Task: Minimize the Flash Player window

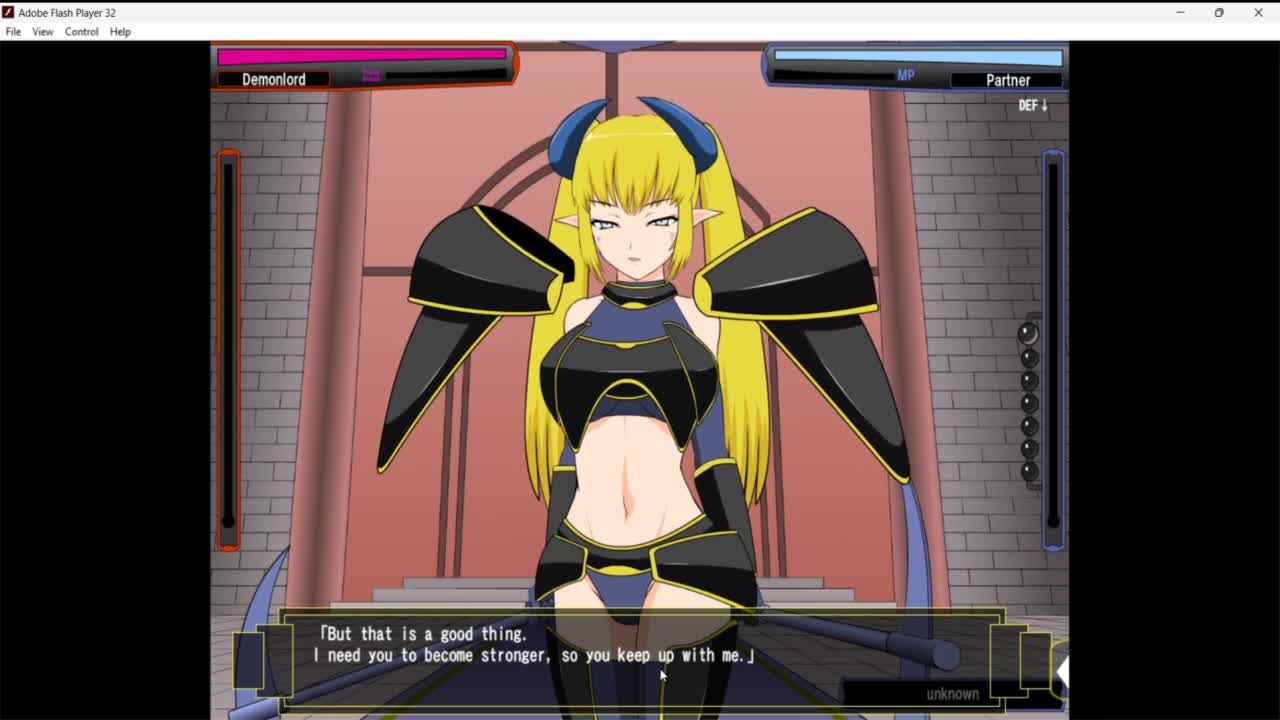Action: point(1180,13)
